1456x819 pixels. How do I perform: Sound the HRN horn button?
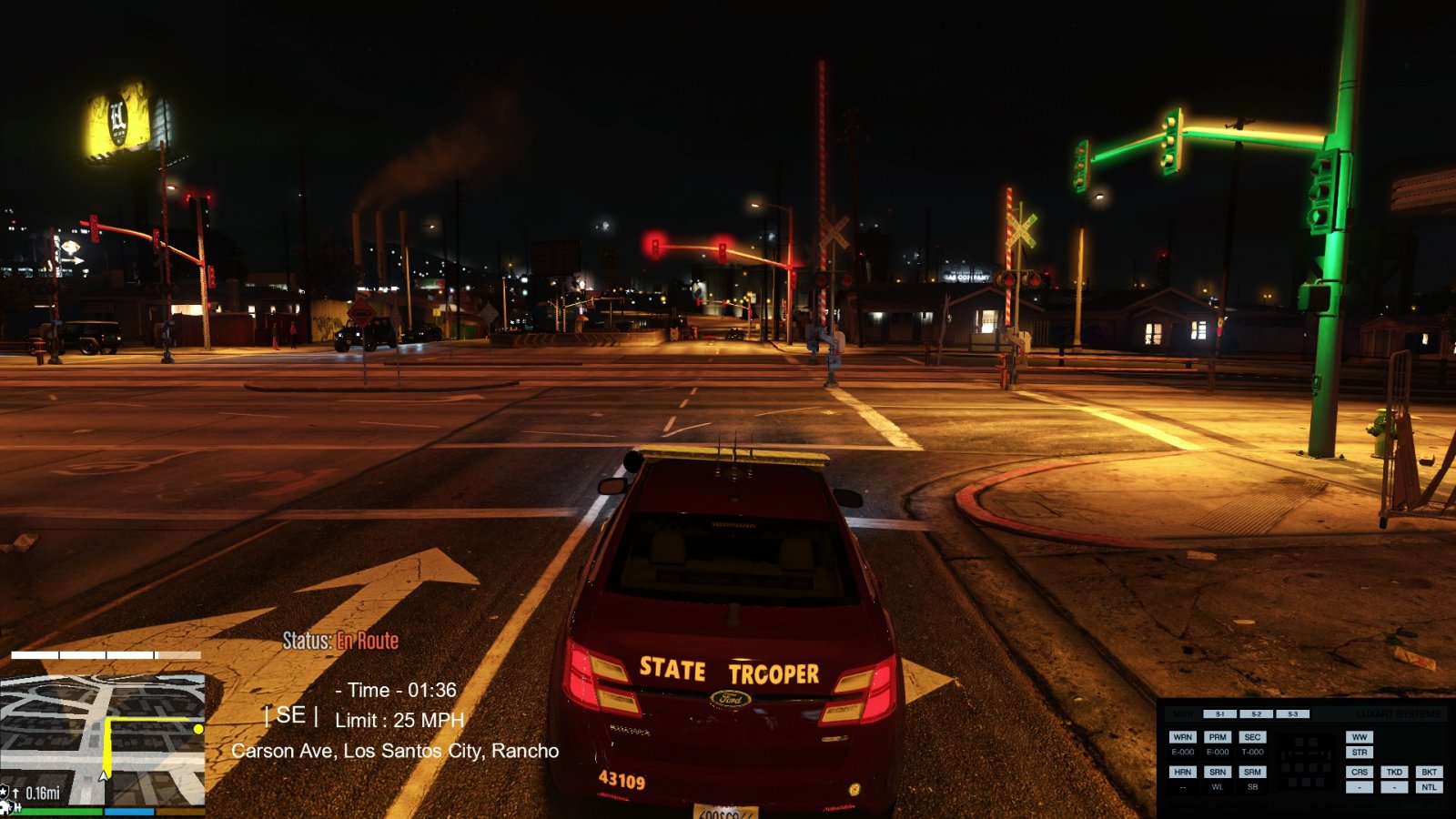click(x=1182, y=772)
